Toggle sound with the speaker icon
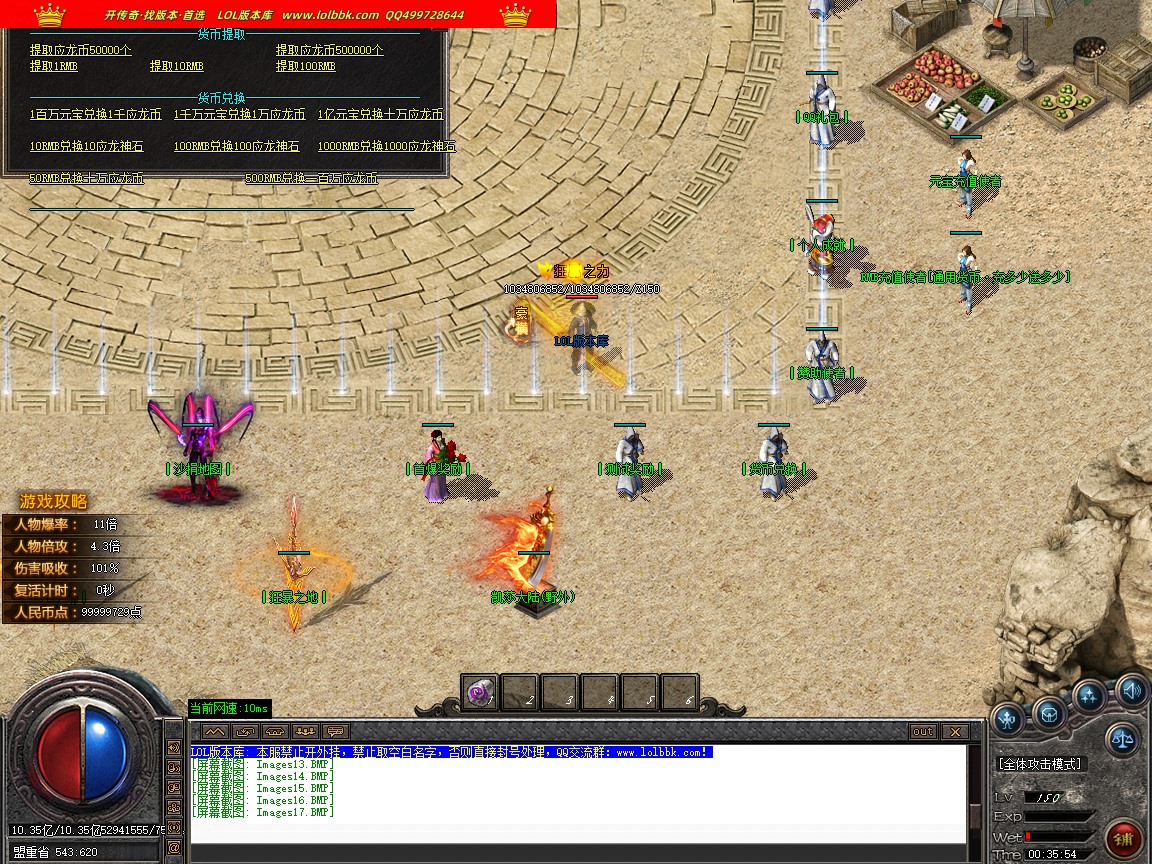The image size is (1152, 864). [x=1132, y=689]
